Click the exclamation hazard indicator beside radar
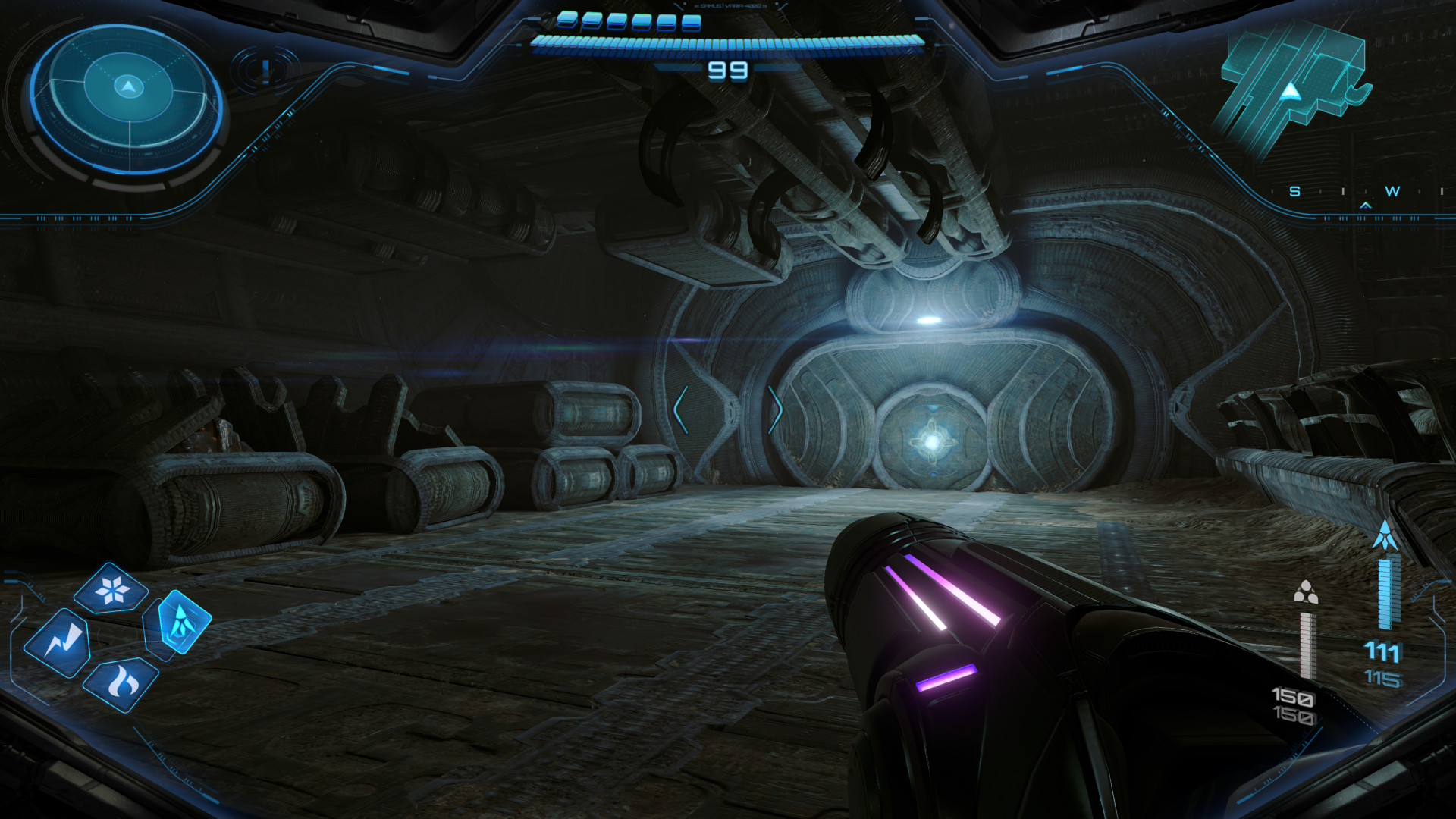This screenshot has width=1456, height=819. coord(265,71)
